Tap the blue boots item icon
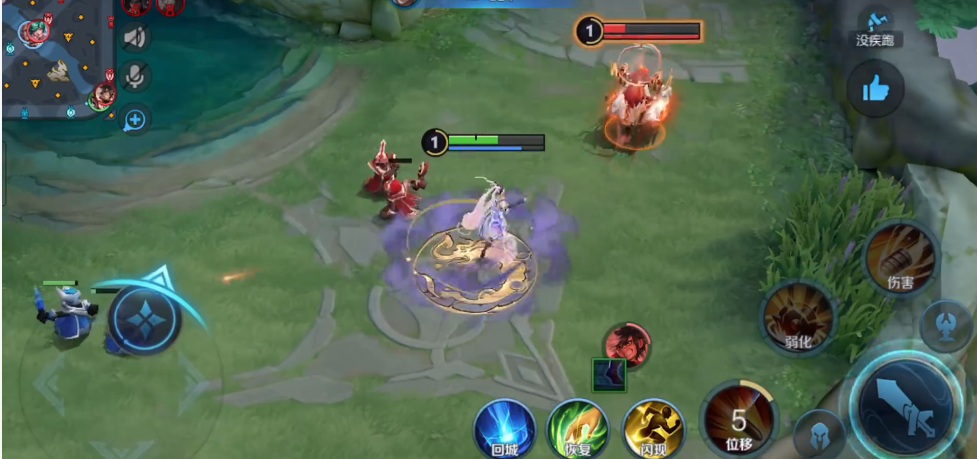 pos(609,375)
